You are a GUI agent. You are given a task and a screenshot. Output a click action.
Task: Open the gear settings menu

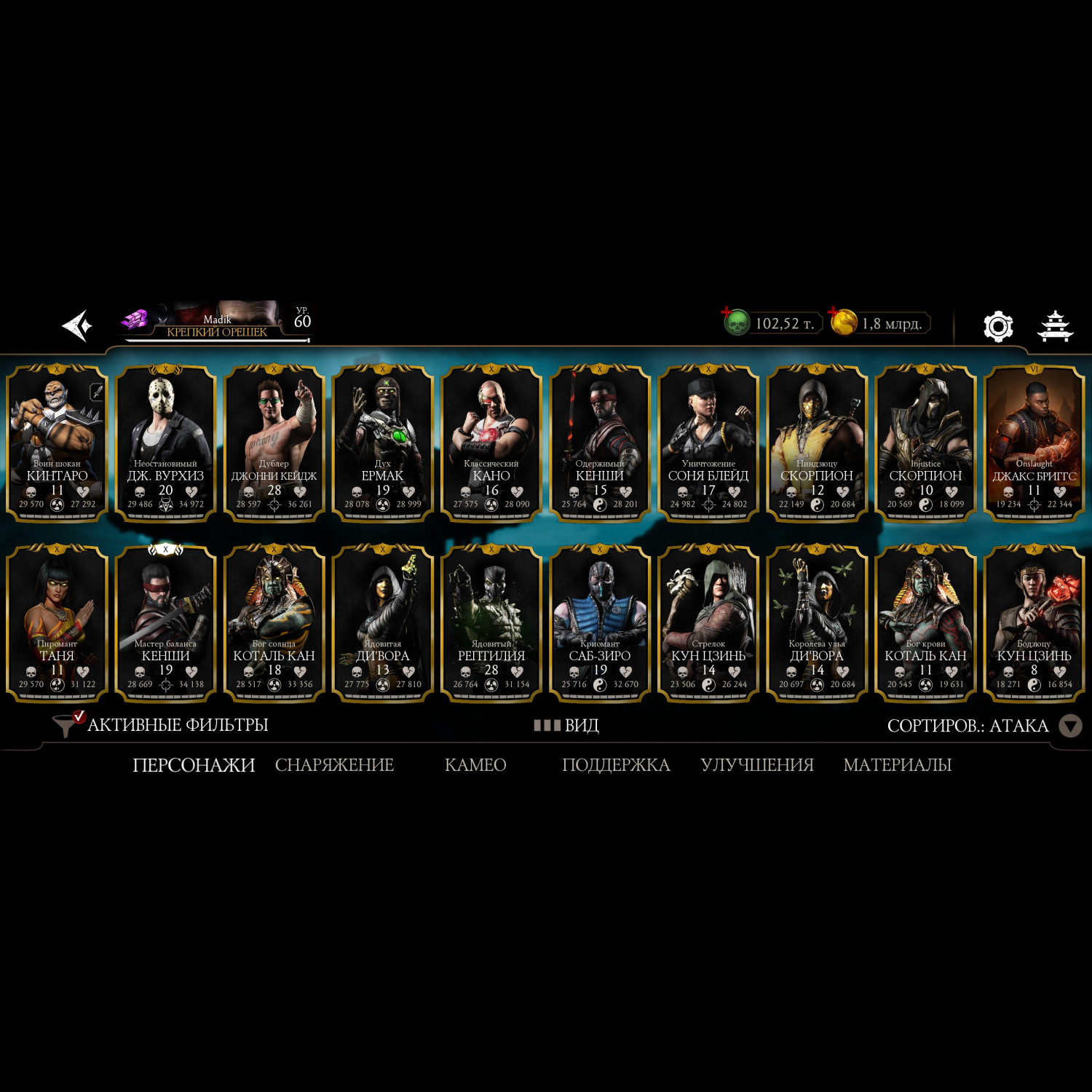click(998, 326)
